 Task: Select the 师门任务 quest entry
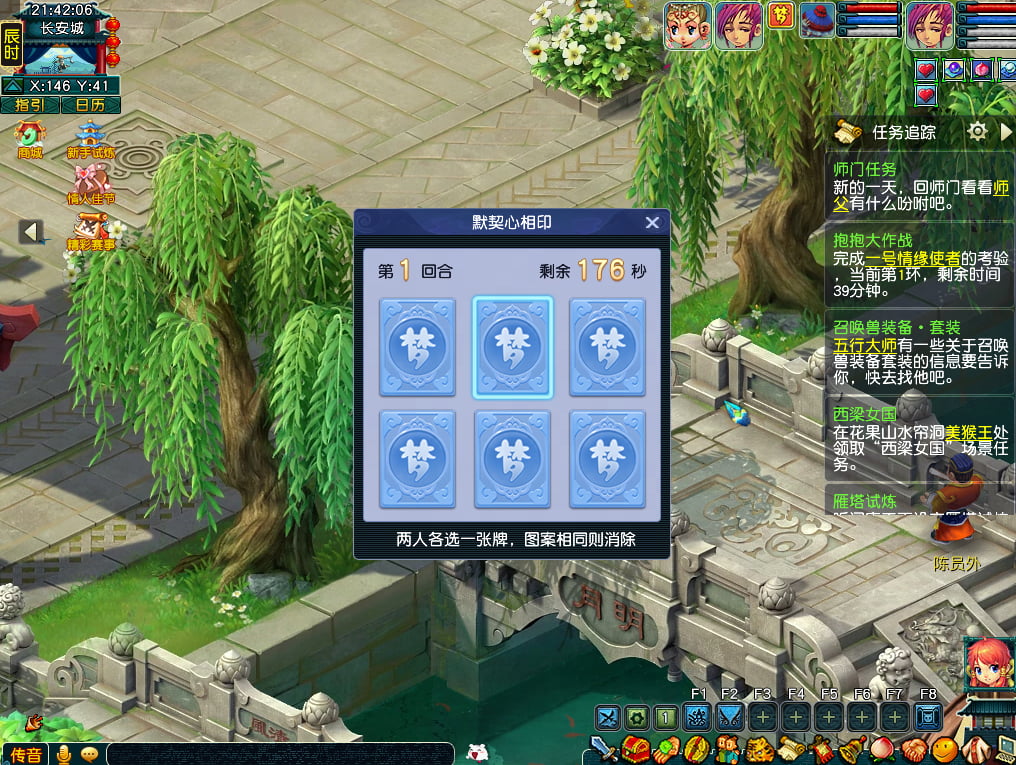click(x=865, y=169)
